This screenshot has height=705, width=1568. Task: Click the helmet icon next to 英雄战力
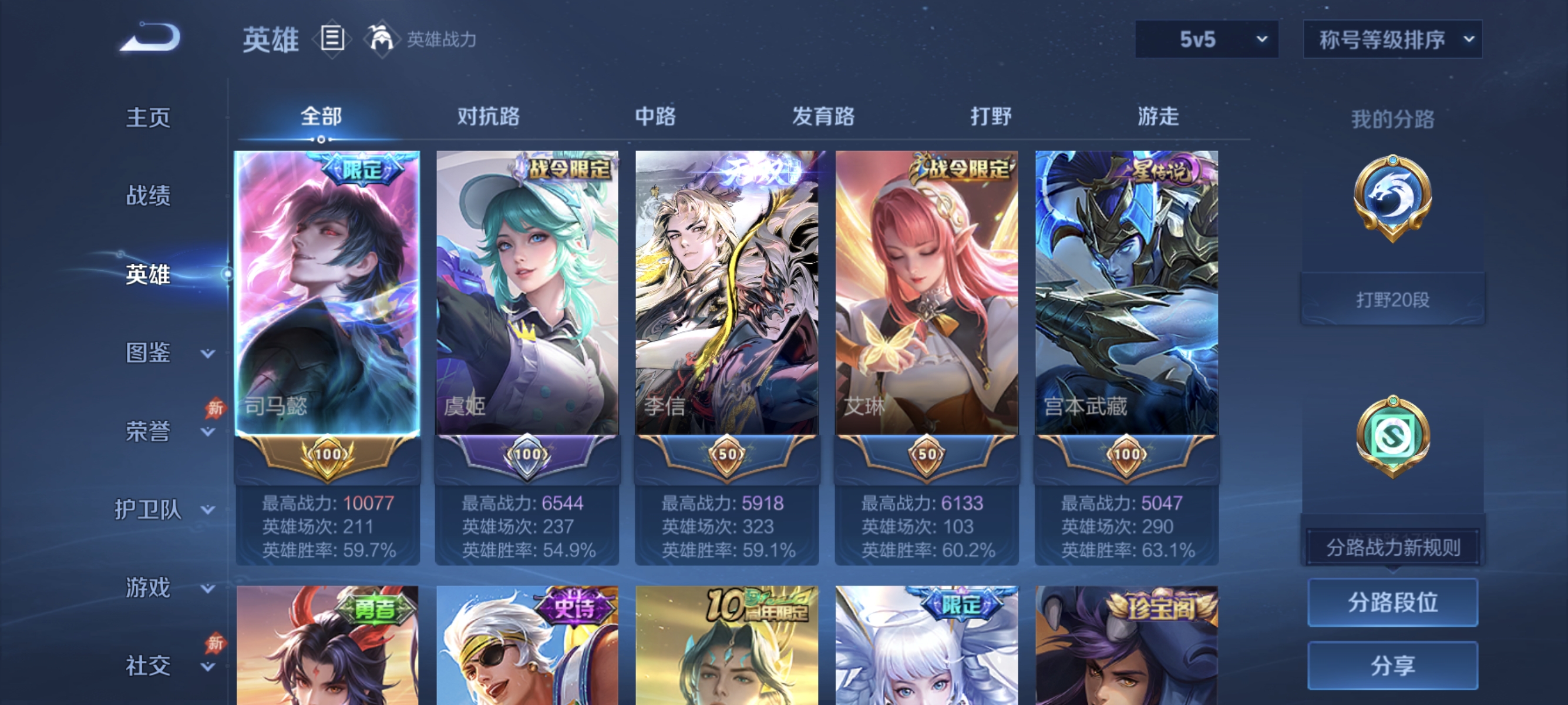click(381, 39)
